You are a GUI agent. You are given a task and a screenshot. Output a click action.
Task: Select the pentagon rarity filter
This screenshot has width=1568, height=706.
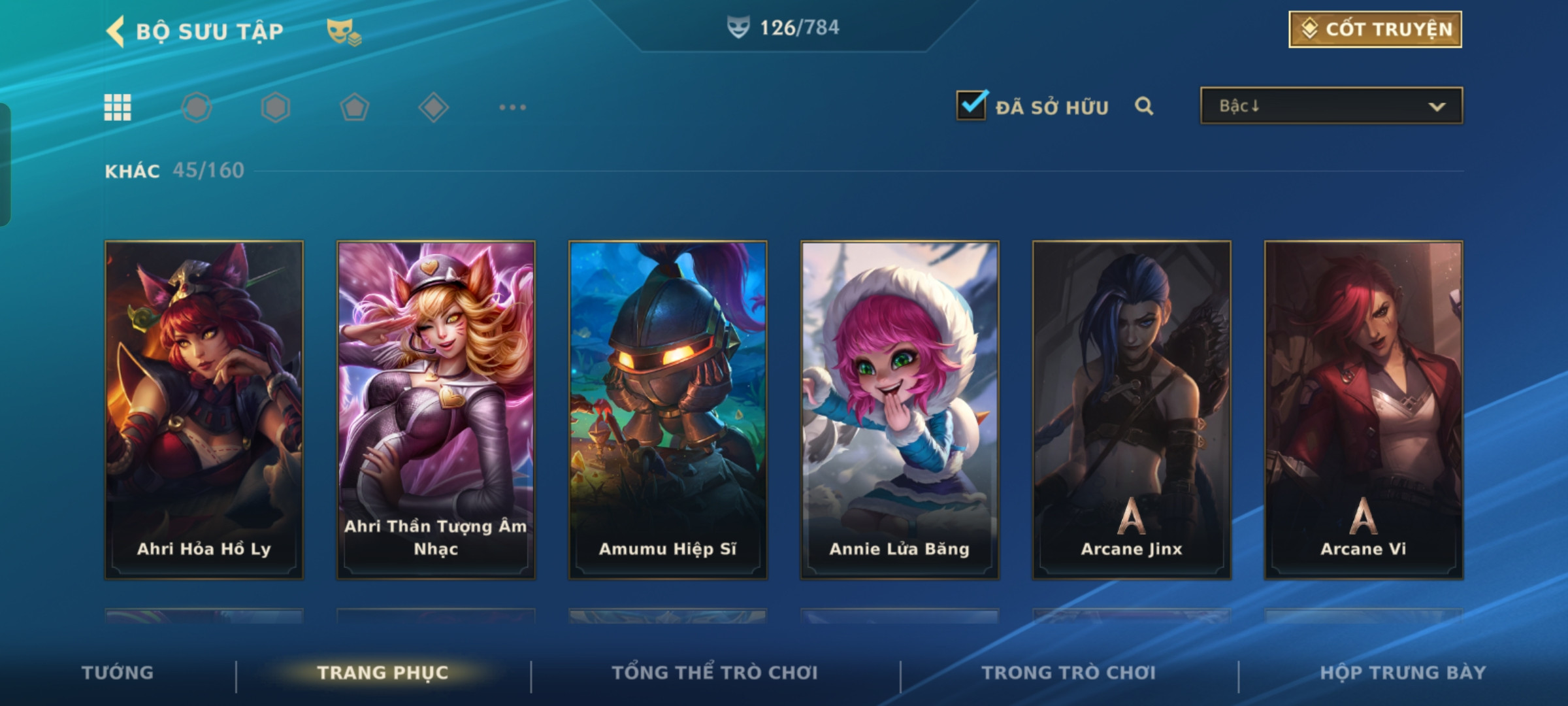pos(354,107)
